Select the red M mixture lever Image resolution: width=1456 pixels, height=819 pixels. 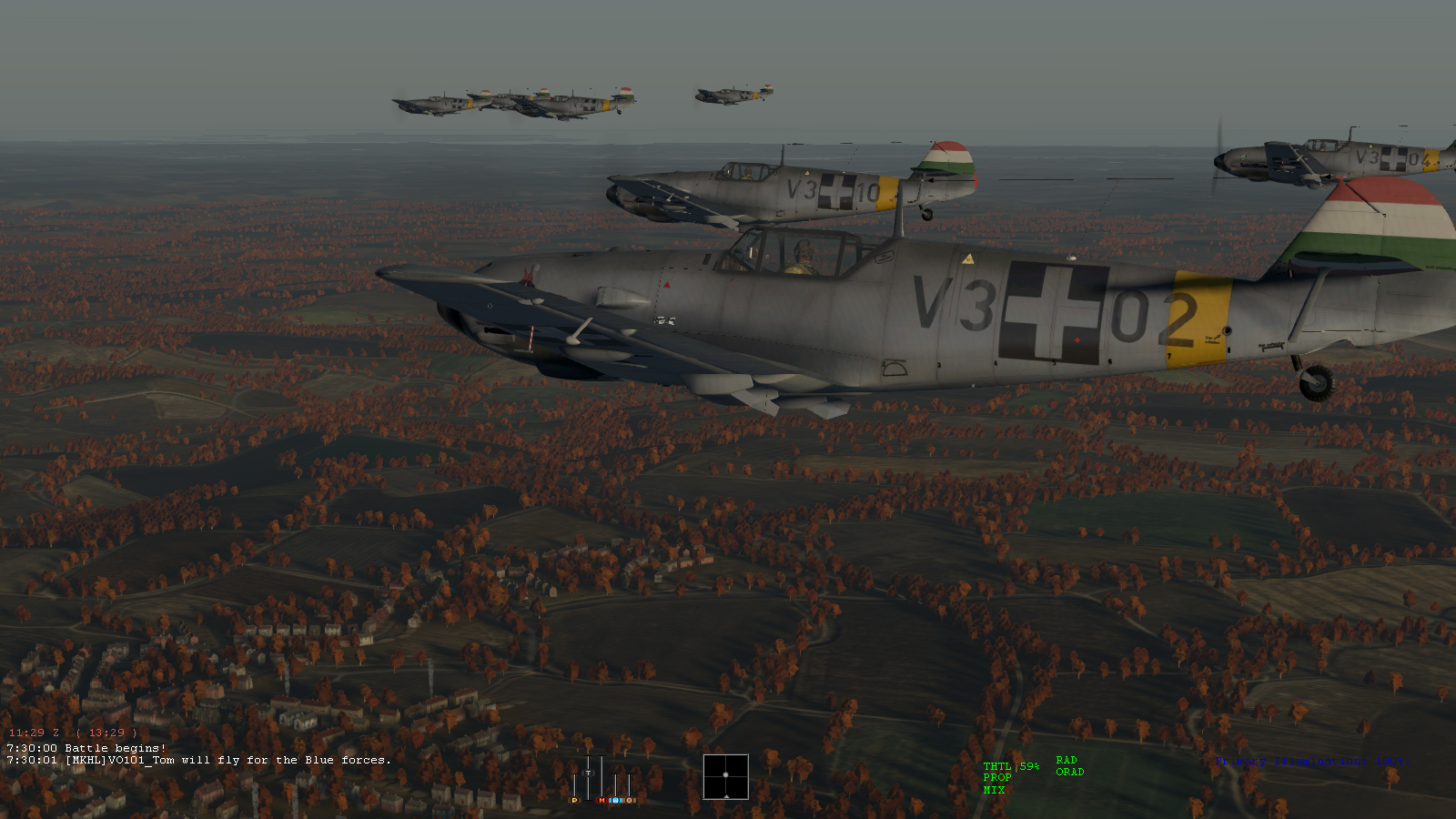tap(602, 800)
